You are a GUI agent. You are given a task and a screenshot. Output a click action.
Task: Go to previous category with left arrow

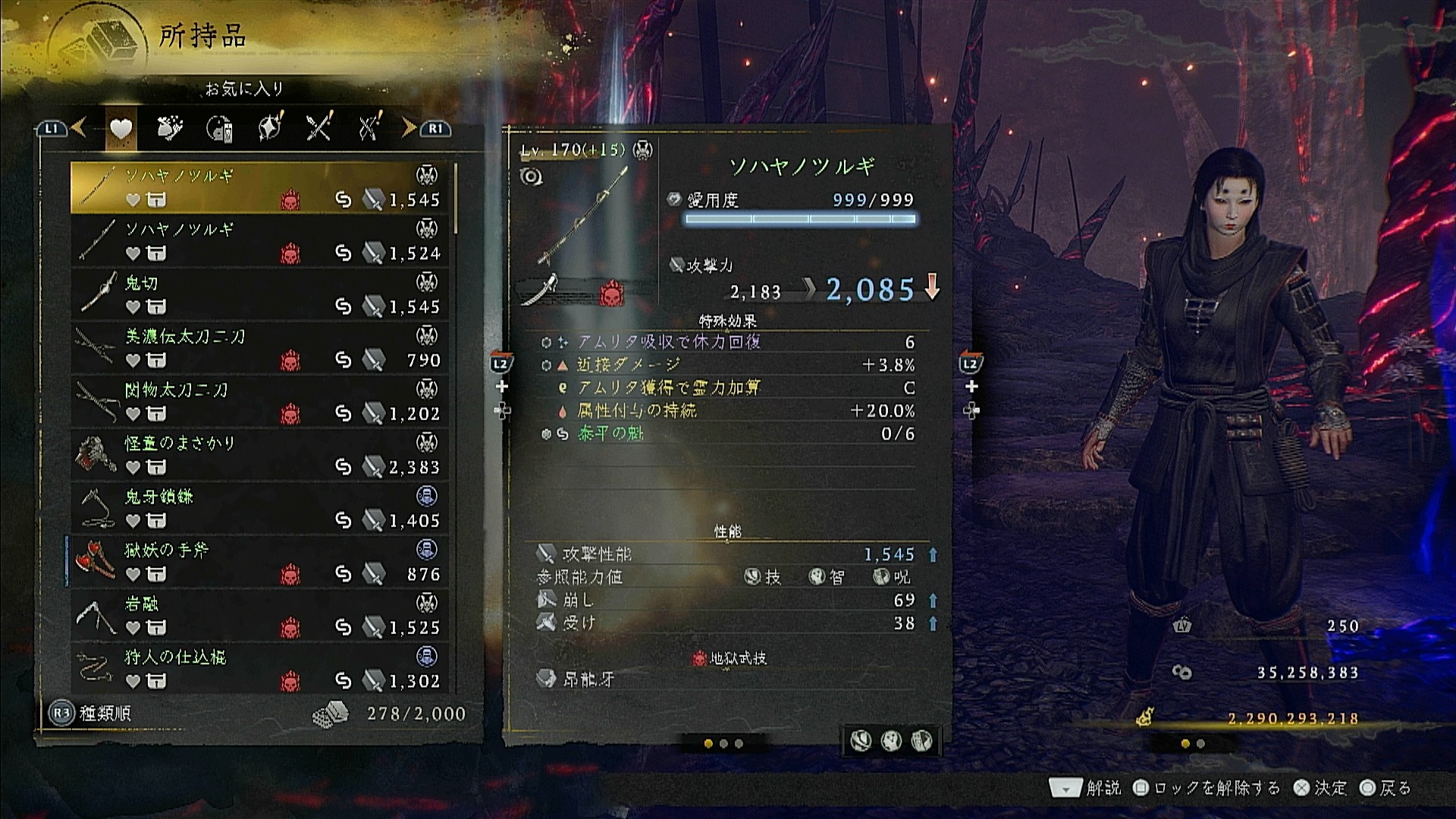[79, 128]
